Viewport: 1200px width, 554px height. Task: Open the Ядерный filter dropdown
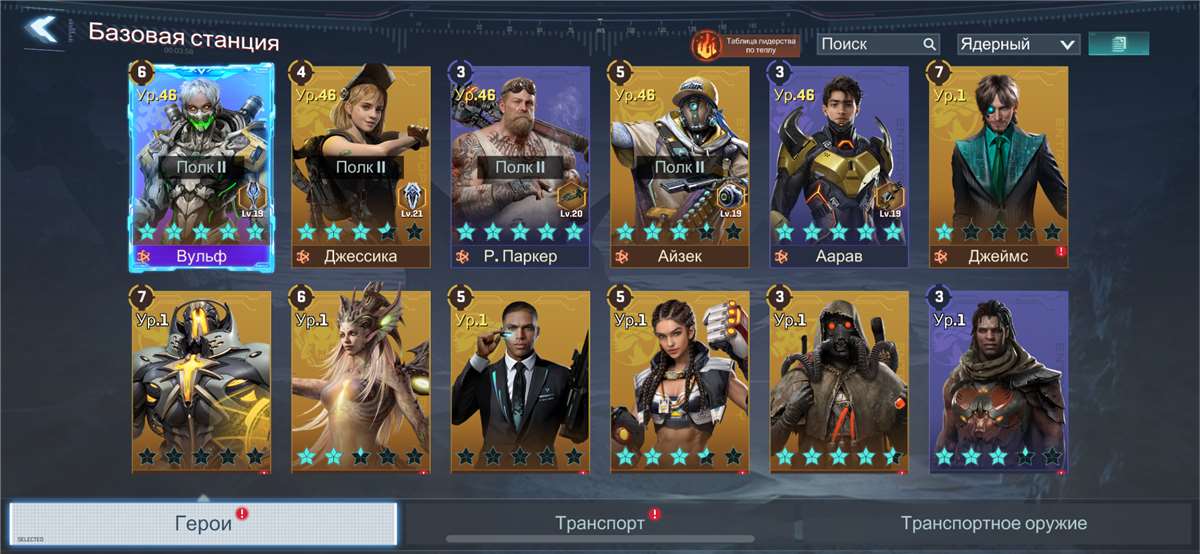[1017, 44]
